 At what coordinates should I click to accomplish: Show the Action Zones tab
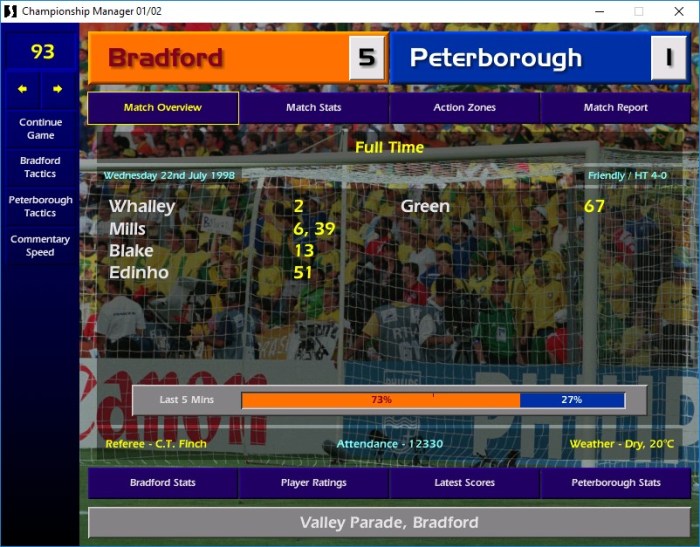[465, 108]
